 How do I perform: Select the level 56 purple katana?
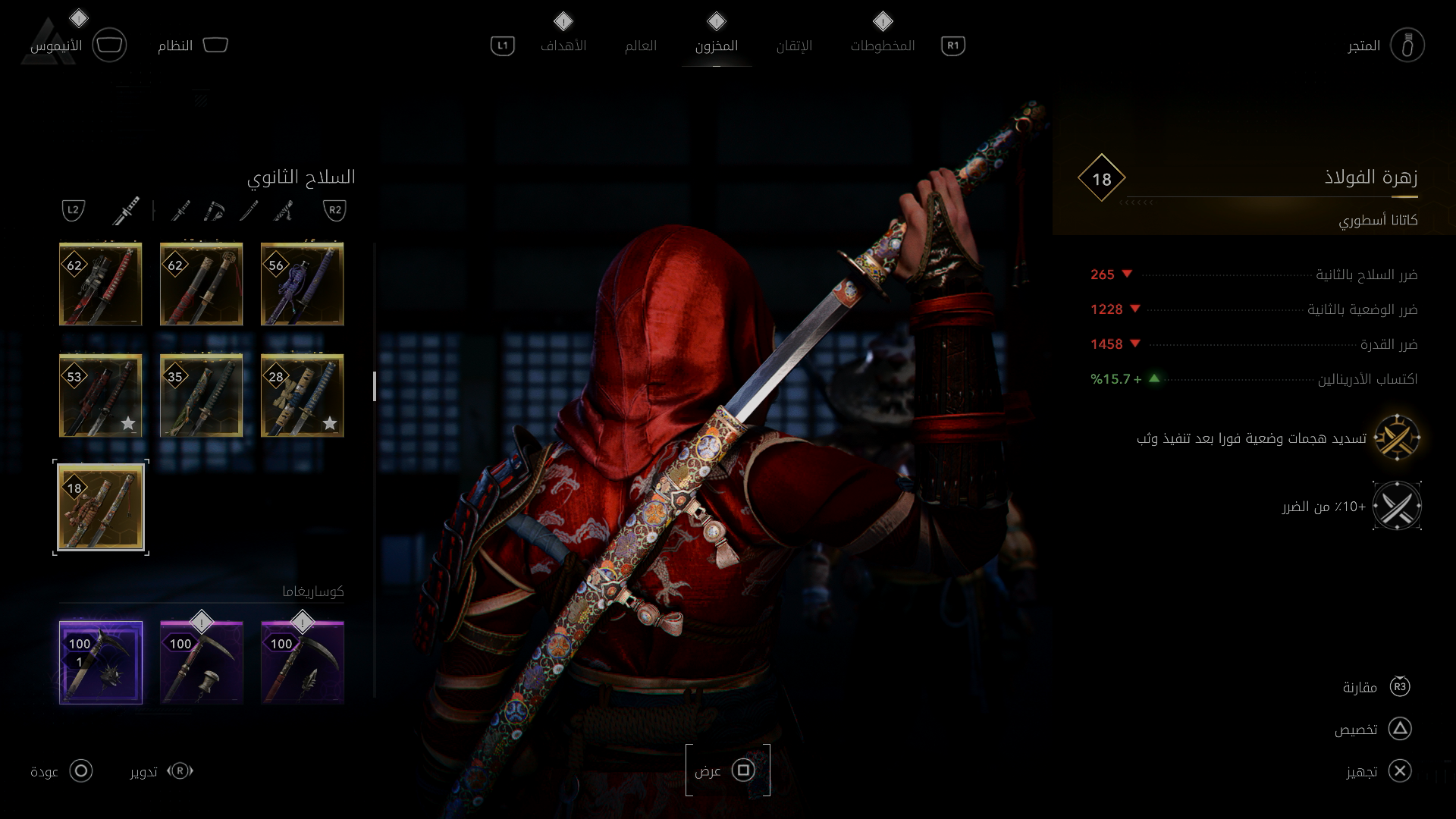click(302, 284)
